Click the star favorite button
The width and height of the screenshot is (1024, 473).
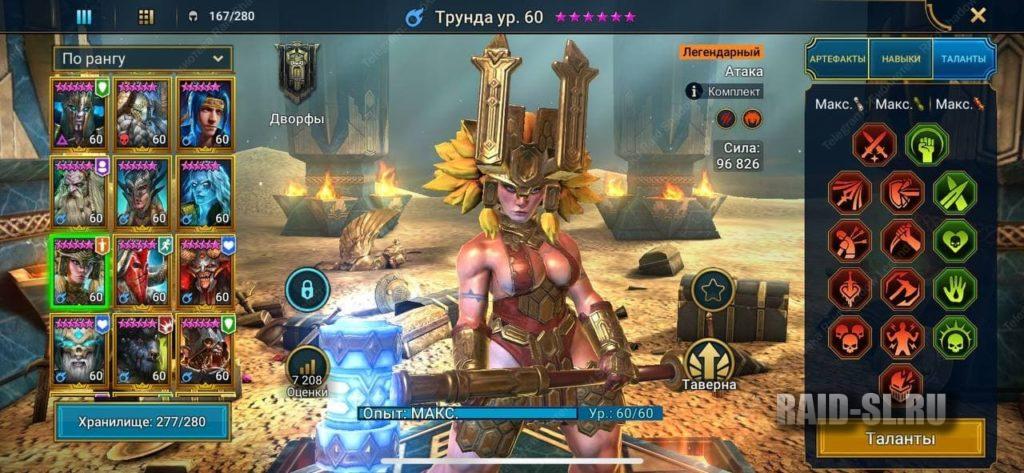tap(712, 292)
